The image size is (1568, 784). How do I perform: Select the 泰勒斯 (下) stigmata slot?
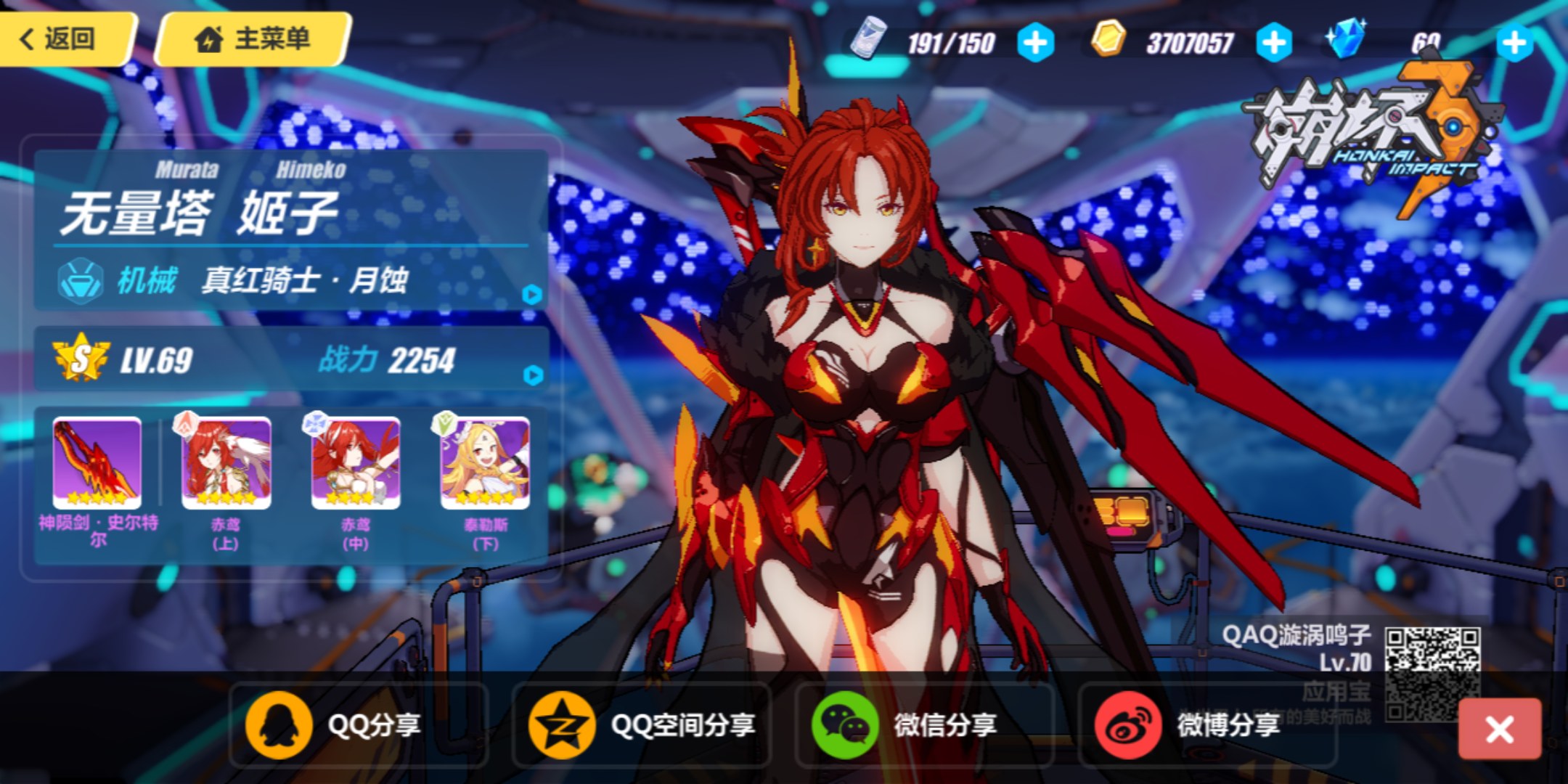click(x=485, y=465)
